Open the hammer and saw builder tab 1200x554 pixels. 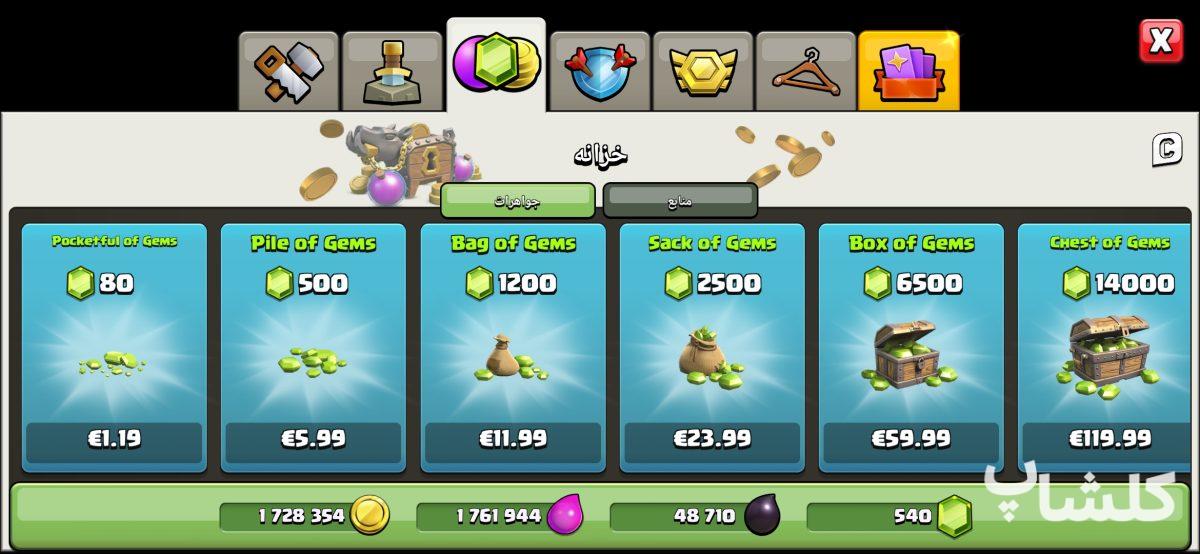288,70
